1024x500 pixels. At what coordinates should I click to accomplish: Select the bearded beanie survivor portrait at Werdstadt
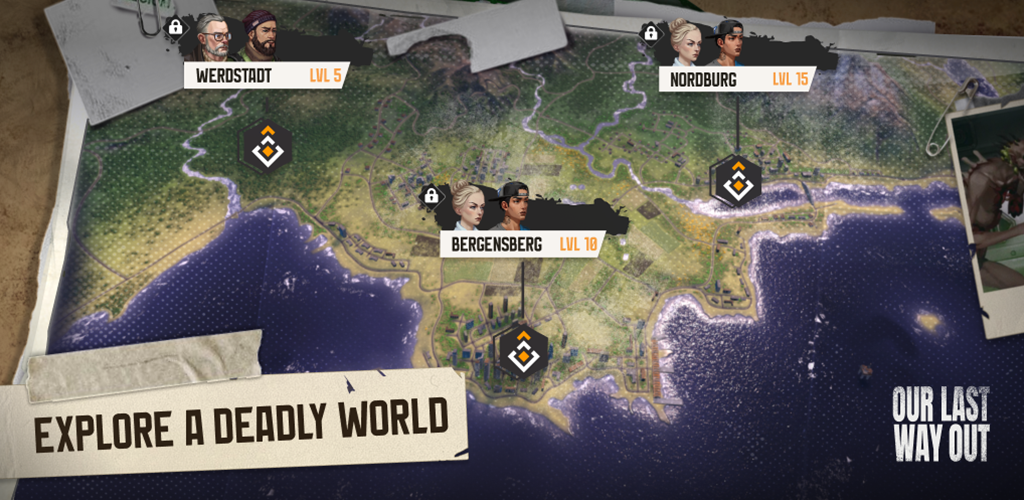(260, 38)
